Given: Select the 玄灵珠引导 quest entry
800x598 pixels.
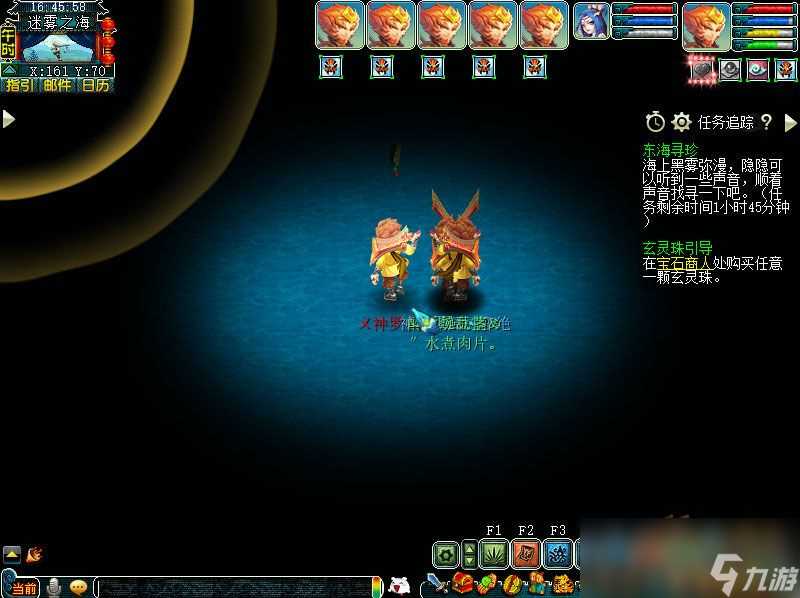Looking at the screenshot, I should click(x=677, y=247).
